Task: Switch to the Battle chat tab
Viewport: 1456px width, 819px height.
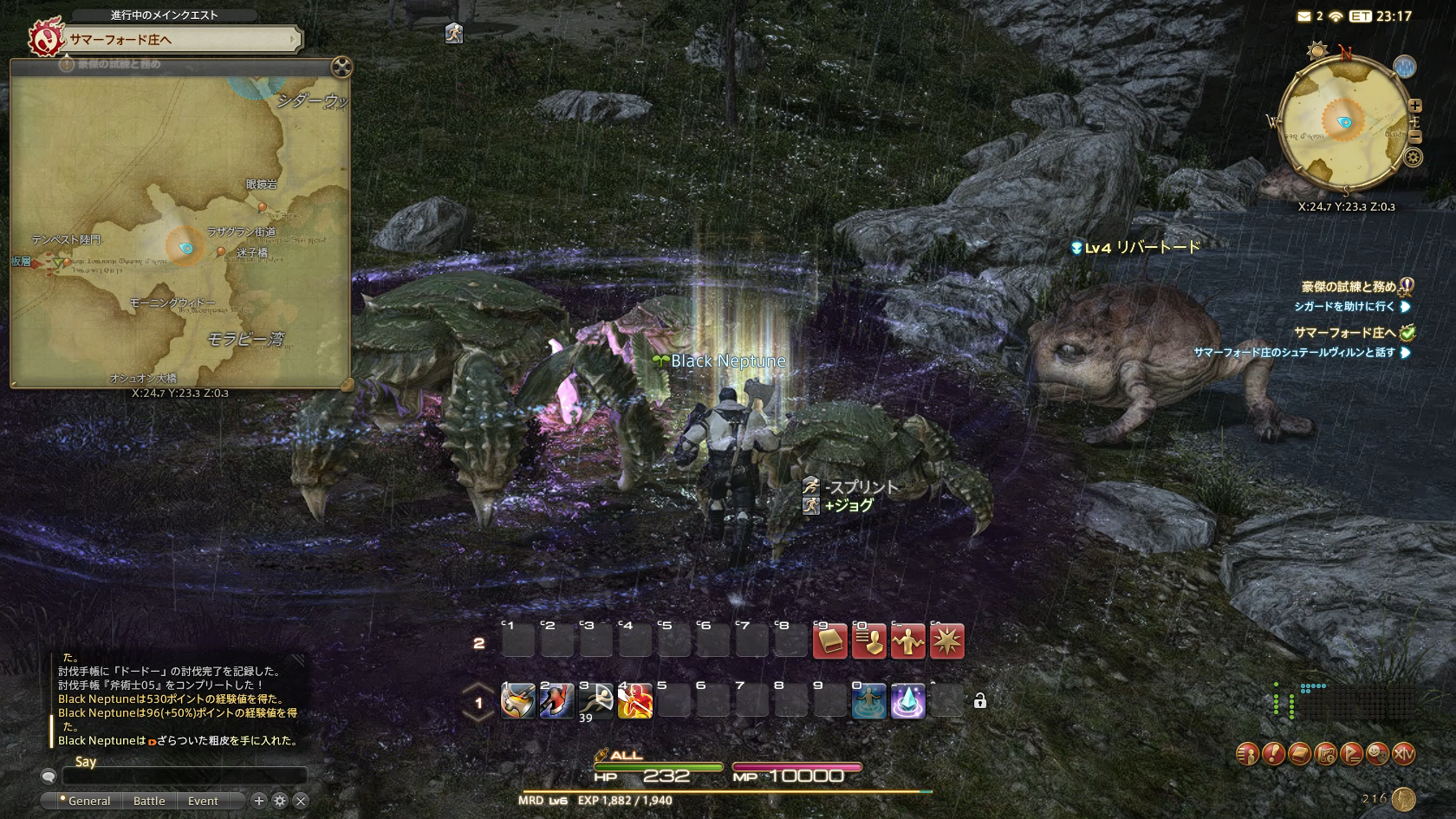Action: (x=149, y=801)
